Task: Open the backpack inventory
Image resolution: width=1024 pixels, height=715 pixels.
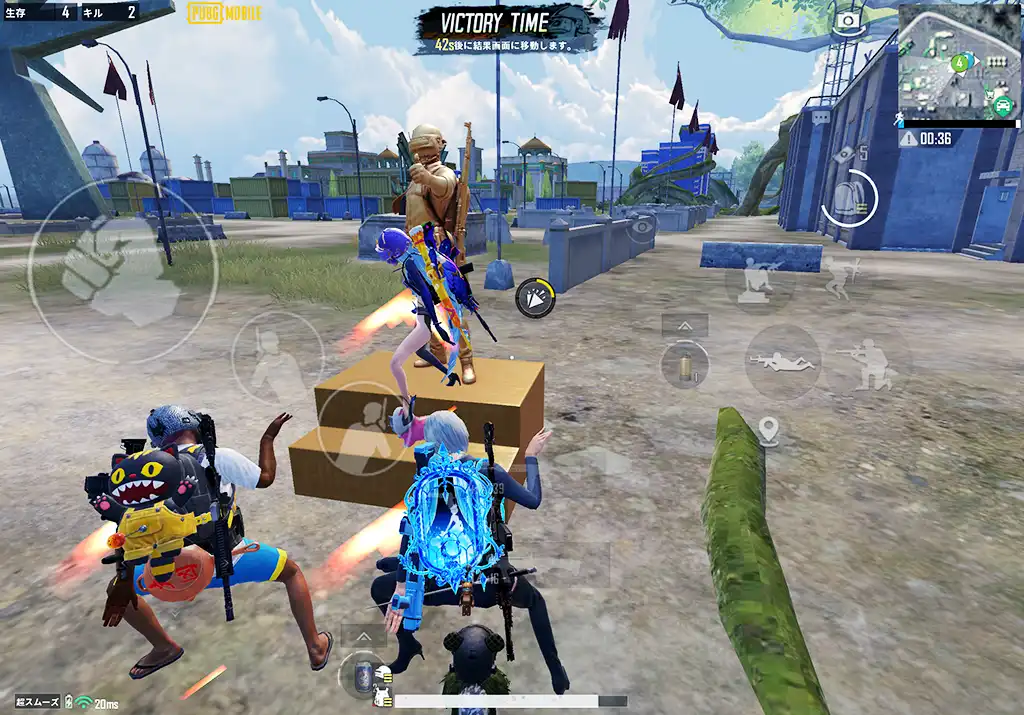Action: pos(850,198)
